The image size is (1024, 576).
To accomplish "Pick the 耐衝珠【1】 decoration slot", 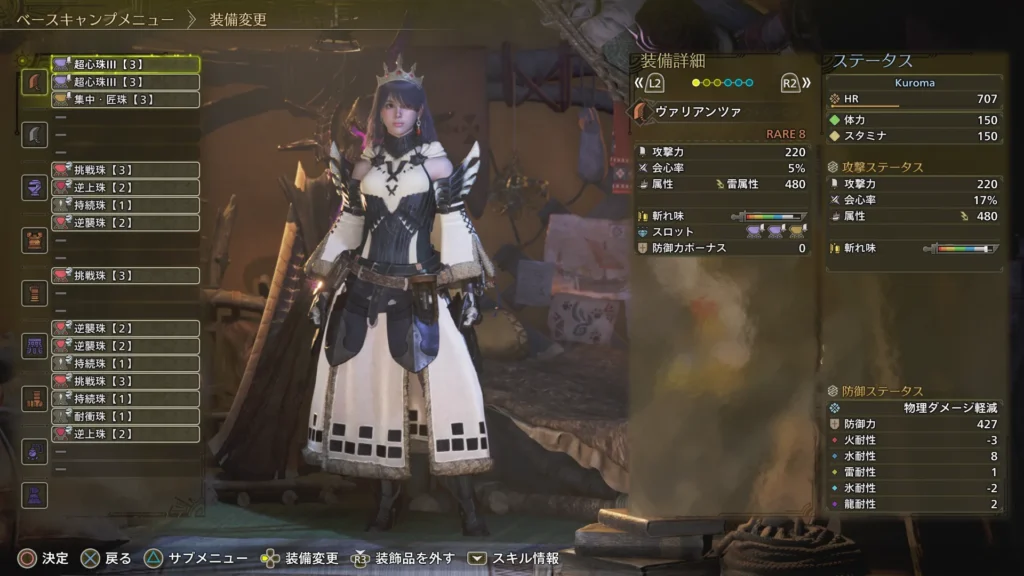I will [125, 416].
